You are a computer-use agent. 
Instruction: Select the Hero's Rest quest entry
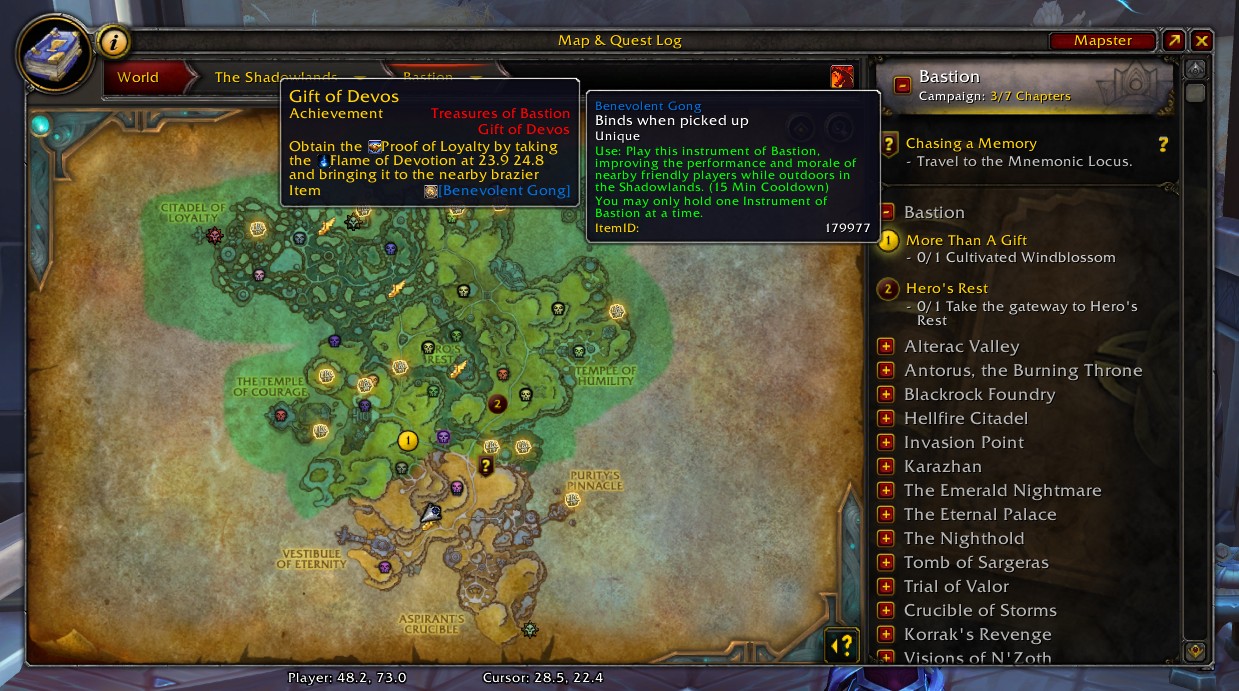click(946, 288)
